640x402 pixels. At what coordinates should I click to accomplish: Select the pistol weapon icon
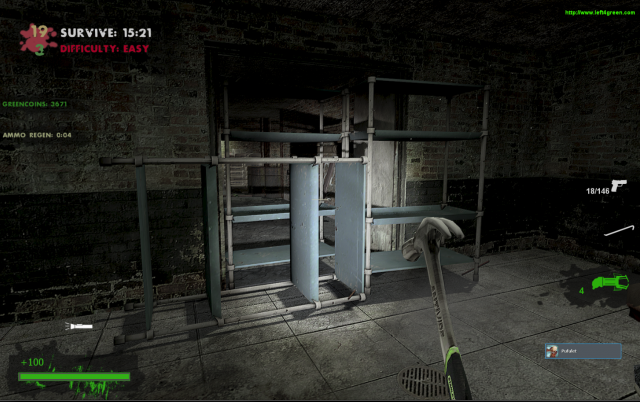click(x=618, y=187)
